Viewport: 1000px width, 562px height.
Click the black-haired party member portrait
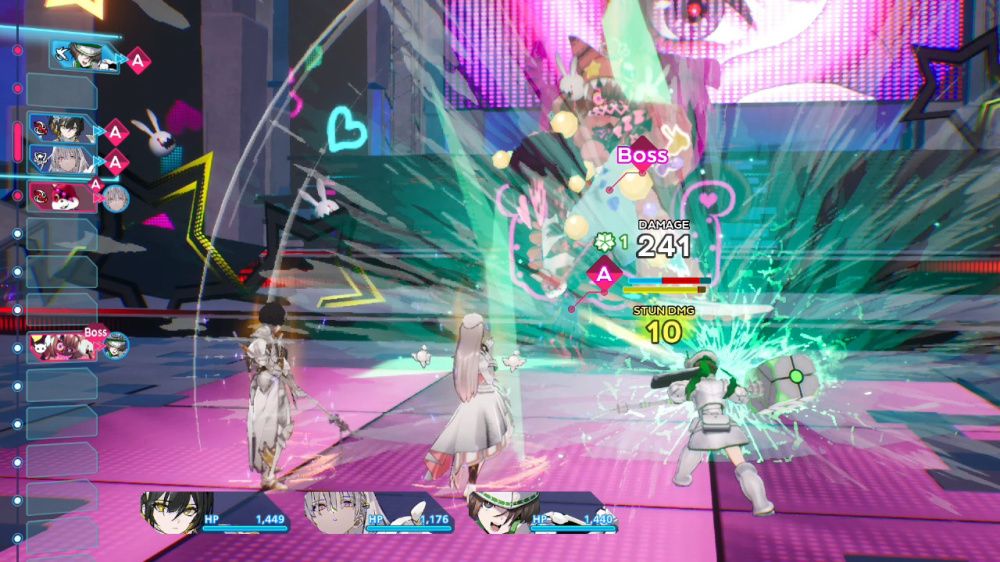pyautogui.click(x=177, y=512)
